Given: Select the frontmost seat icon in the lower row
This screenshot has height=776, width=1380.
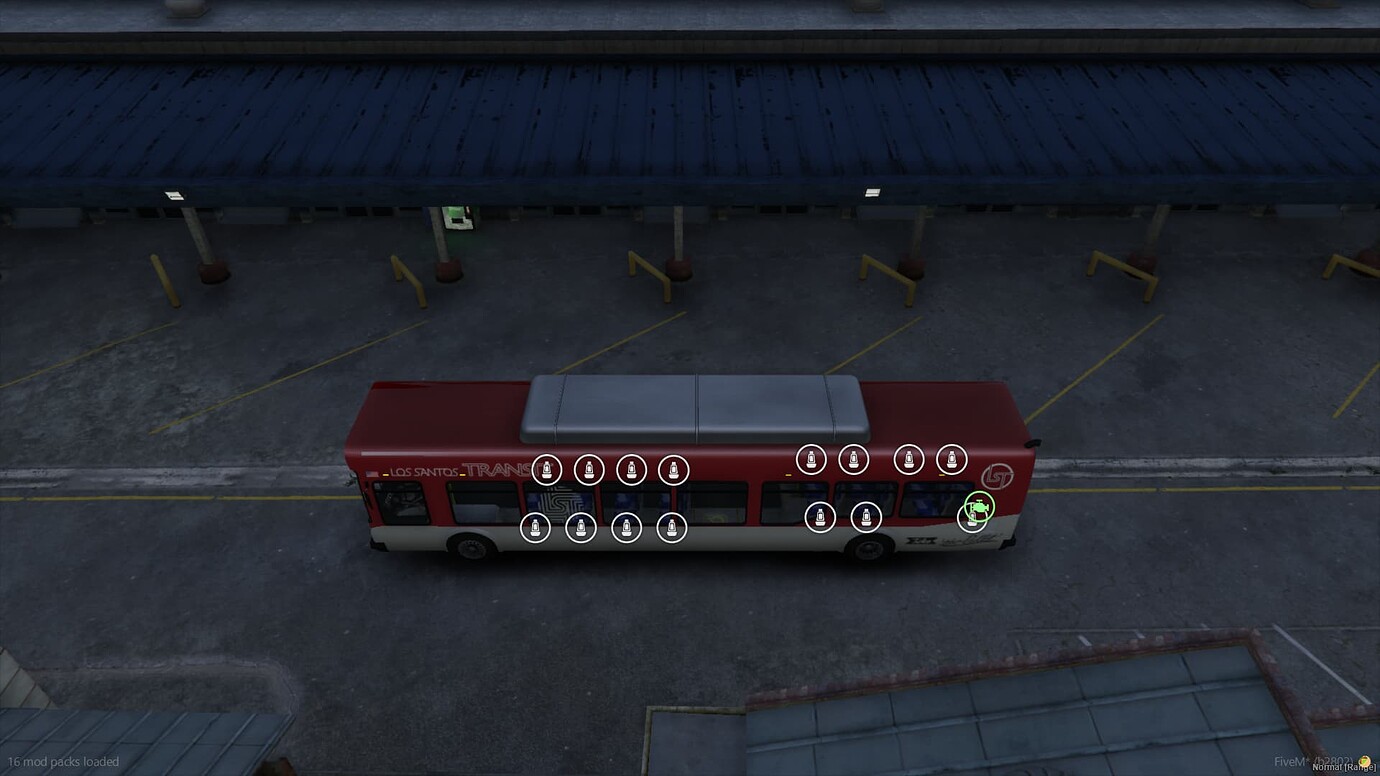Looking at the screenshot, I should (x=535, y=526).
